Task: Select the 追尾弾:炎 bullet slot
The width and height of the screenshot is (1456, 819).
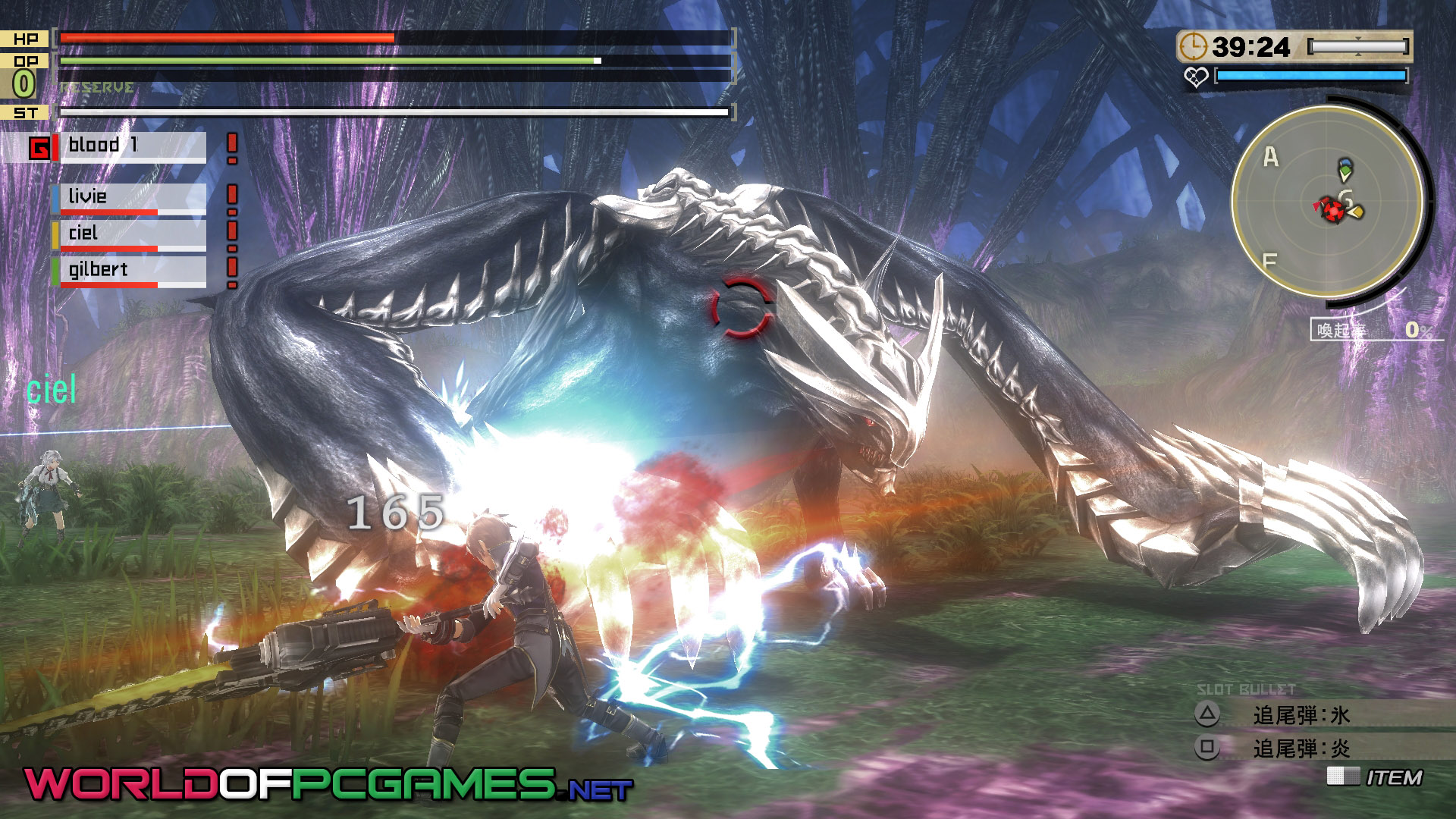Action: point(1301,748)
